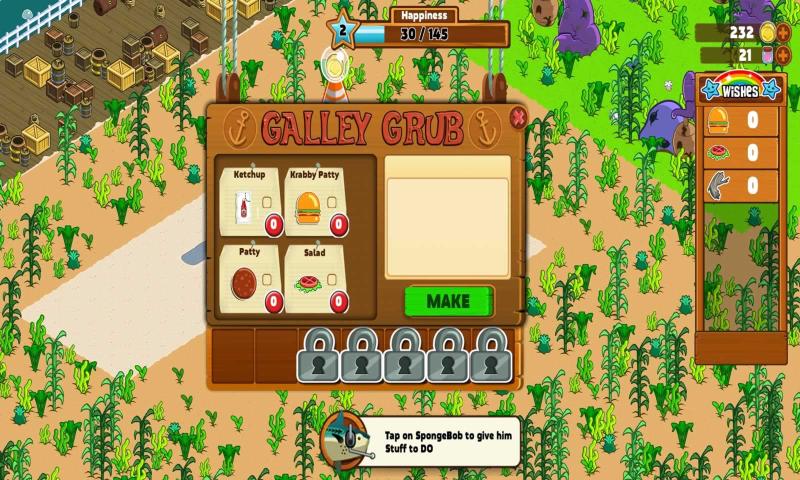Close the Galley Grub window
Viewport: 800px width, 480px height.
(517, 118)
